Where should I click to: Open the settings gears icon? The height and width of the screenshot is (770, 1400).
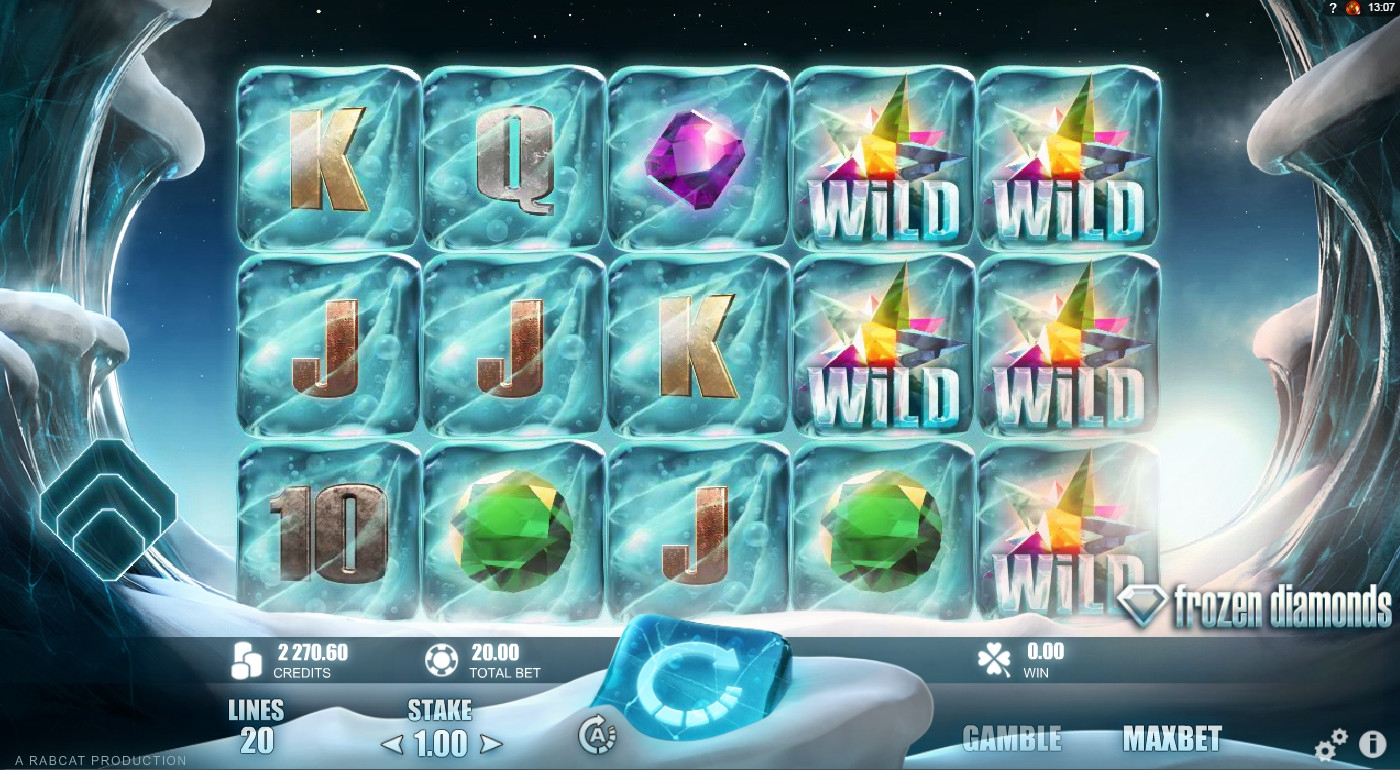coord(1331,744)
